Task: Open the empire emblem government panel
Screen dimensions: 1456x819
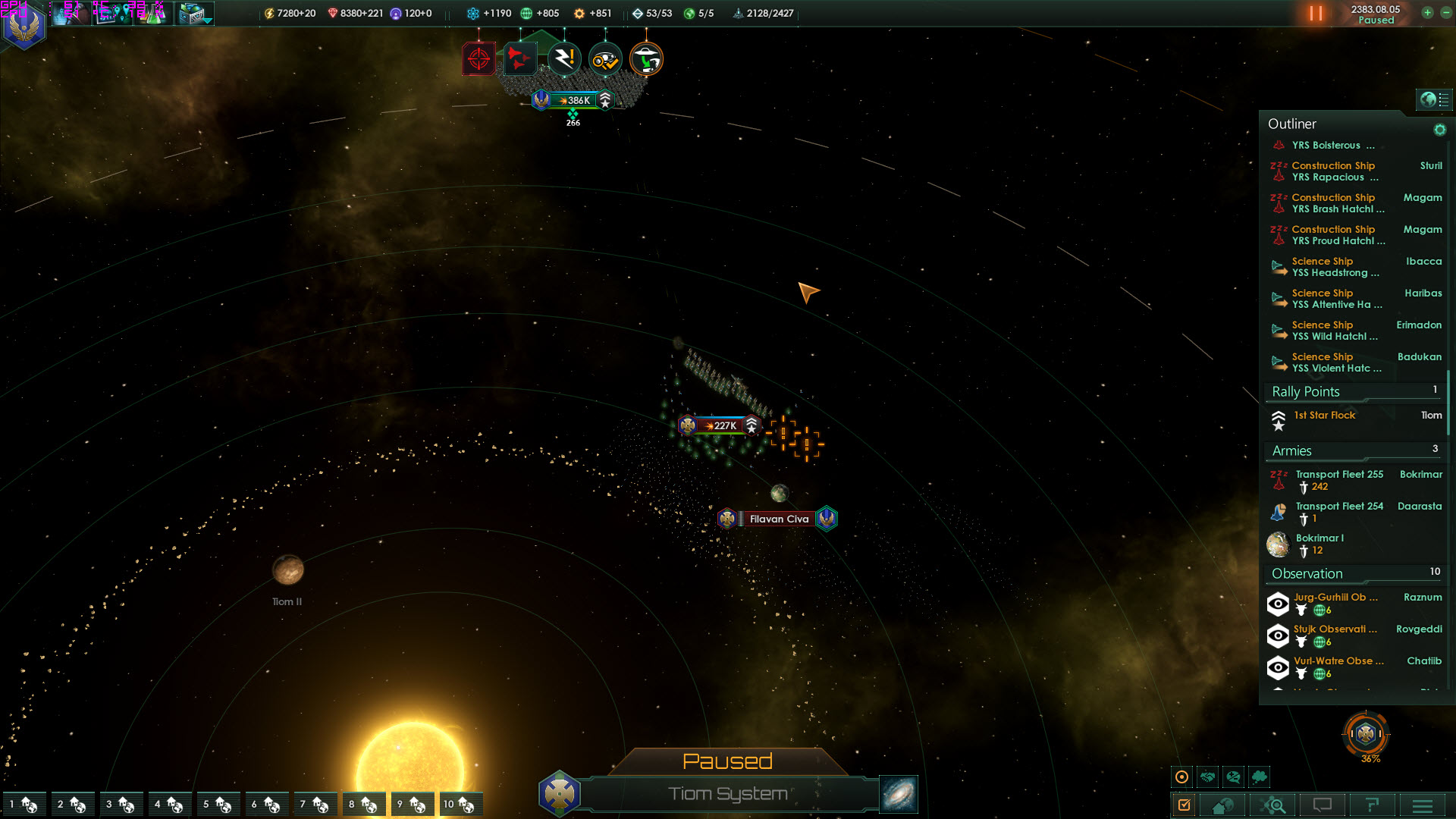Action: (24, 27)
